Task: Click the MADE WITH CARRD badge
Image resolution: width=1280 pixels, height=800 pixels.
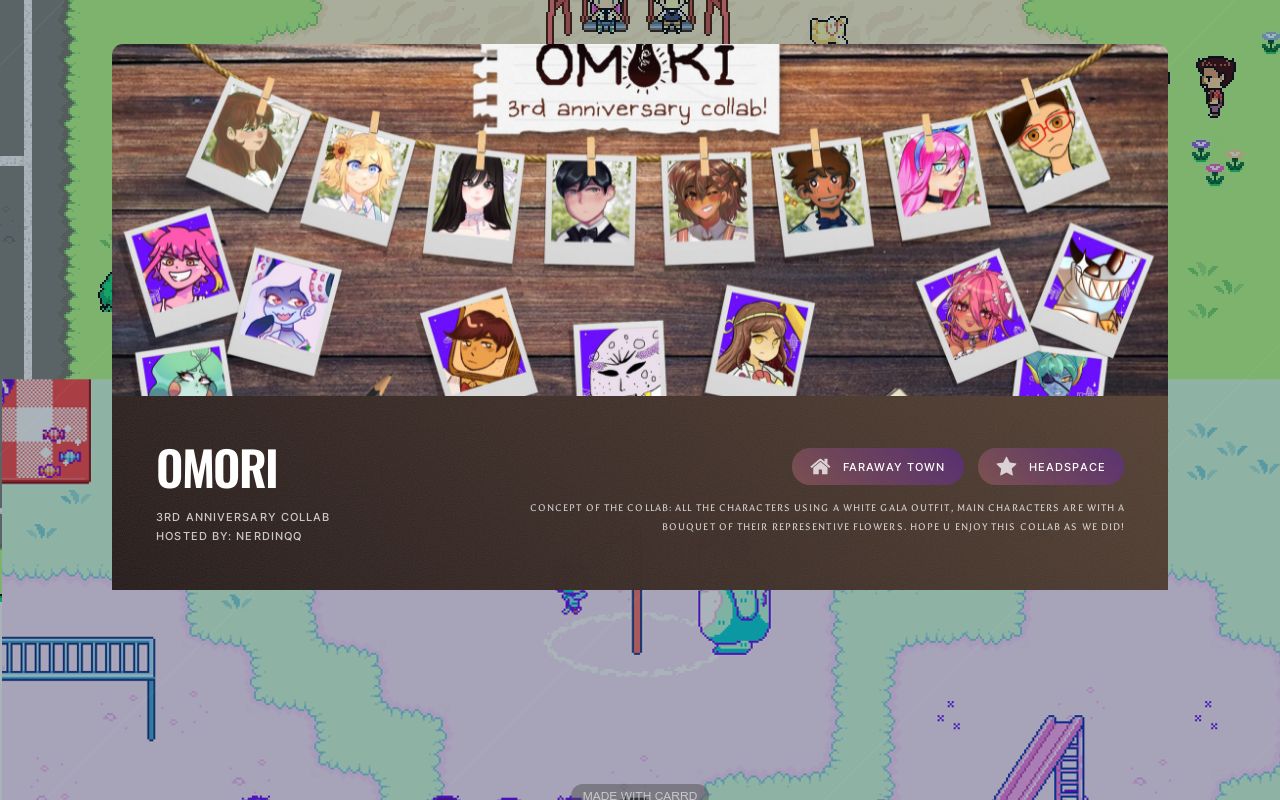Action: 640,794
